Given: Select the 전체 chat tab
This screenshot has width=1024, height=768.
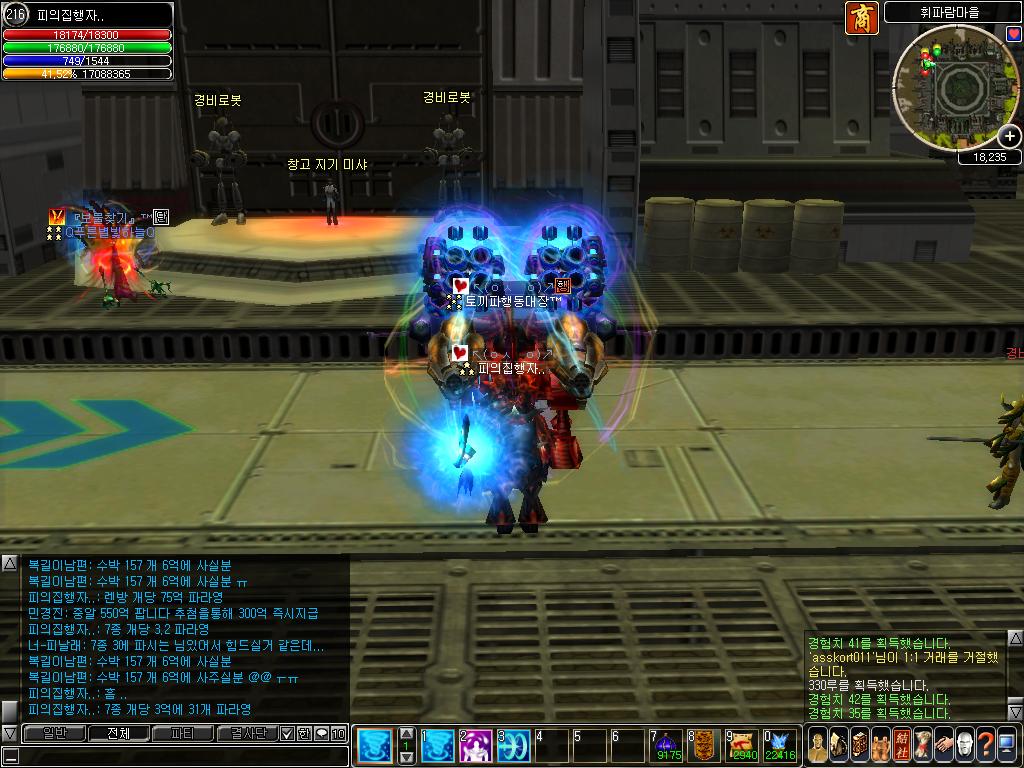Looking at the screenshot, I should pyautogui.click(x=118, y=733).
